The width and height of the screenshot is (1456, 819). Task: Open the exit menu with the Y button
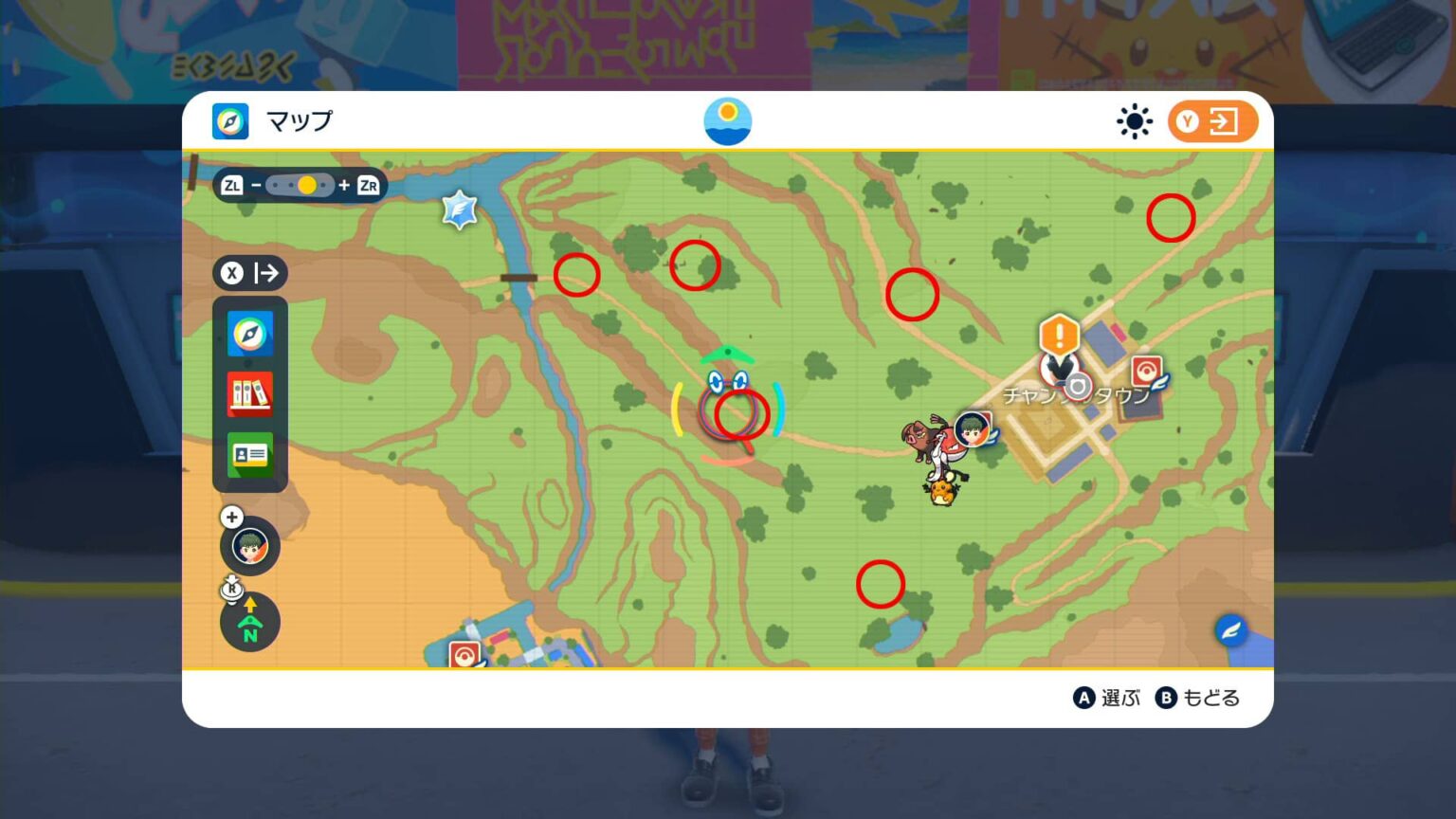tap(1211, 120)
